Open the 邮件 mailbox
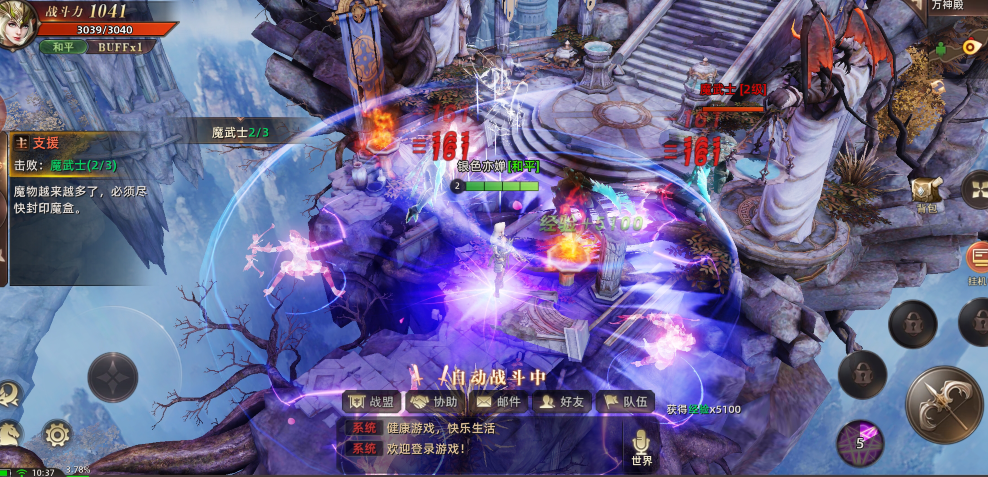 (x=499, y=402)
